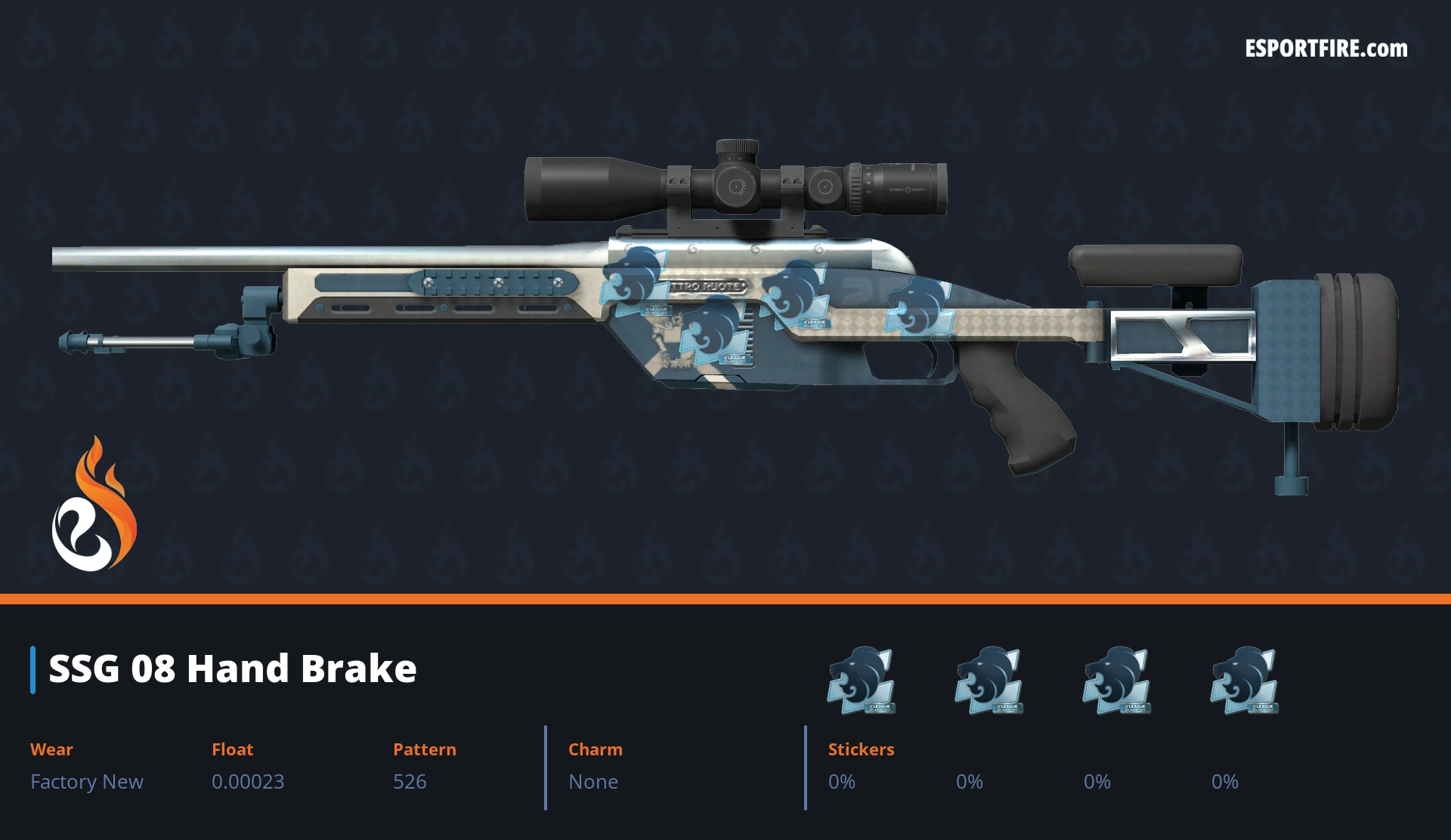Image resolution: width=1451 pixels, height=840 pixels.
Task: Open the ESPORTFIRE.com watermark link
Action: (x=1326, y=49)
